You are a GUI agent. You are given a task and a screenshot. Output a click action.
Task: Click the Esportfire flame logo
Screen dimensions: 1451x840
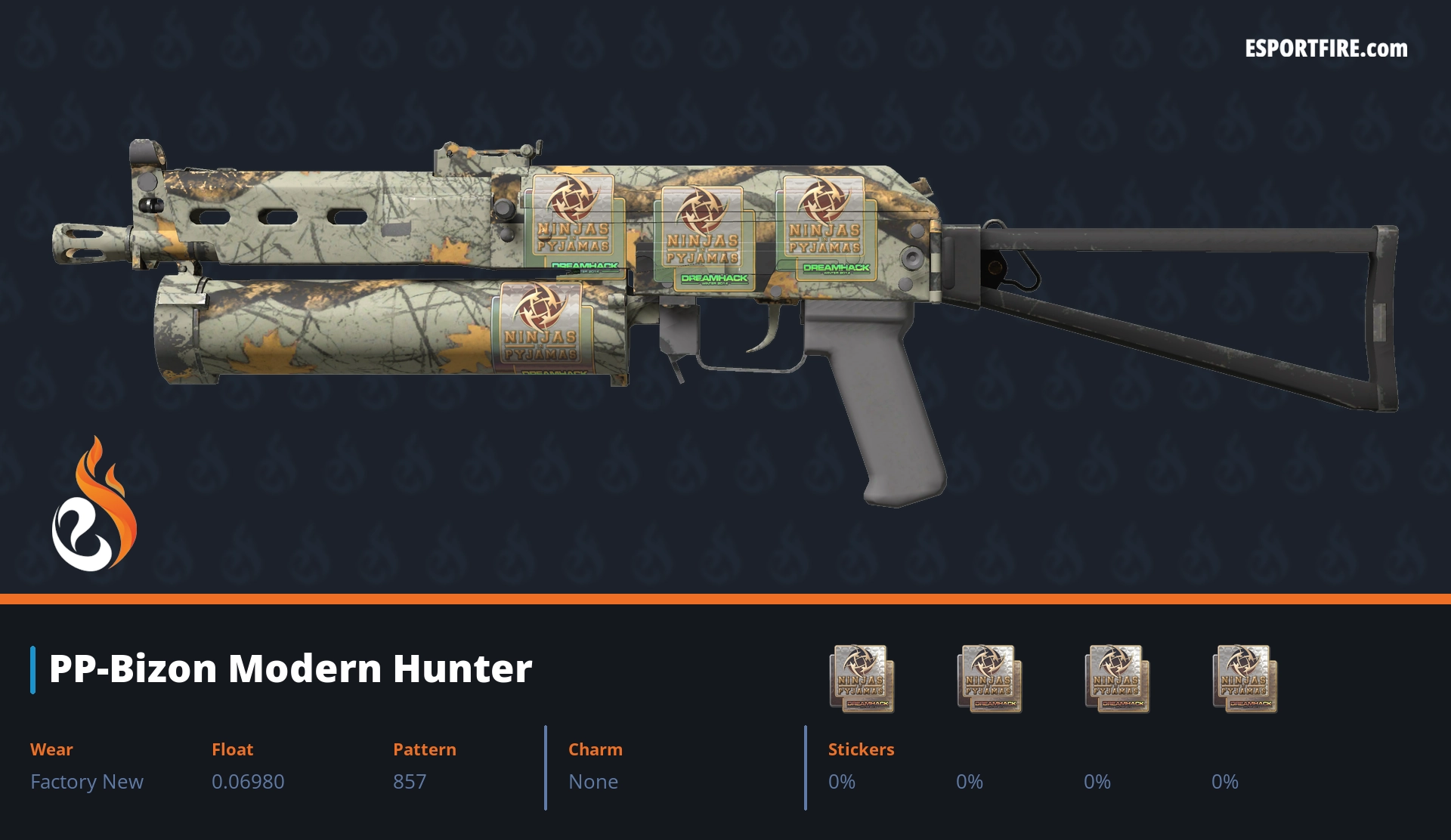tap(94, 505)
